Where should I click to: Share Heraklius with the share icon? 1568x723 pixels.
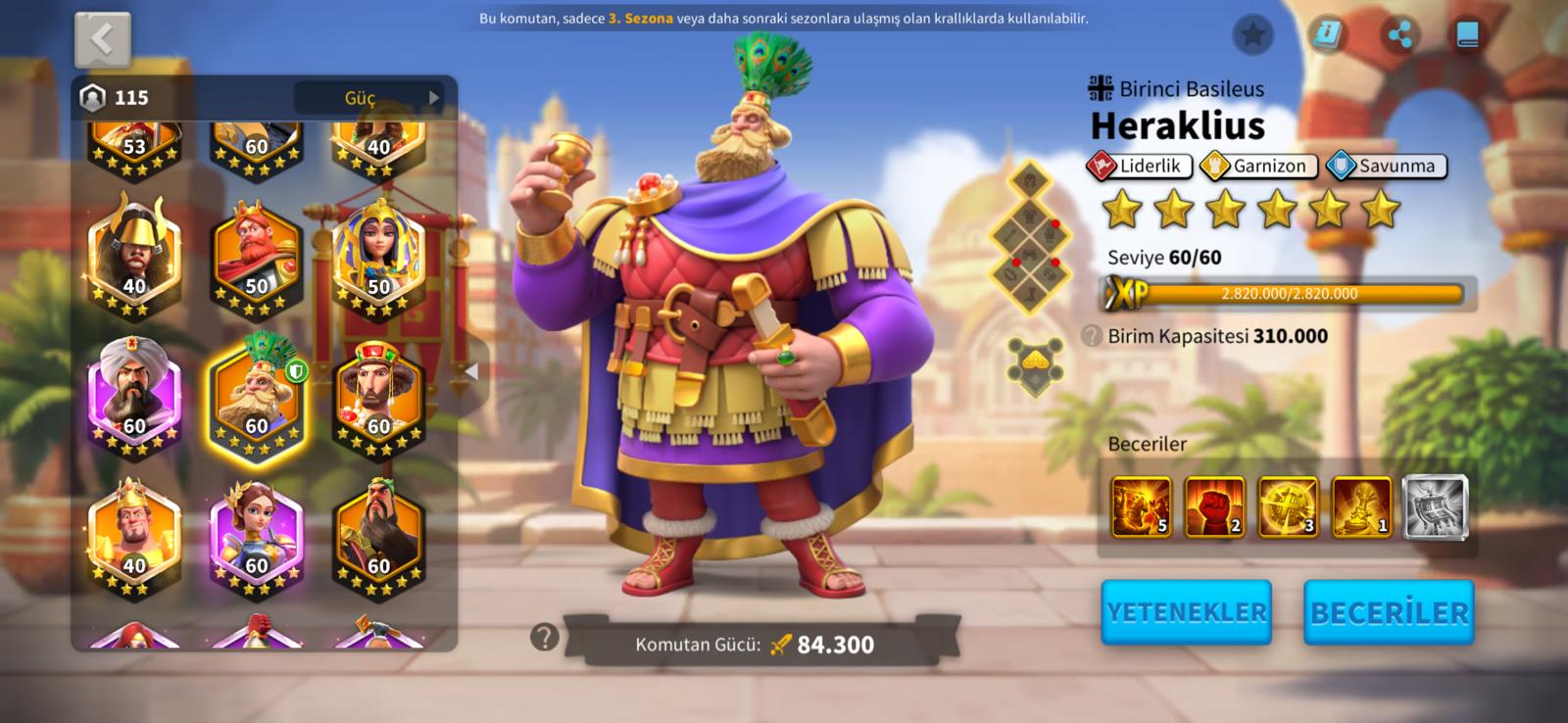point(1400,36)
